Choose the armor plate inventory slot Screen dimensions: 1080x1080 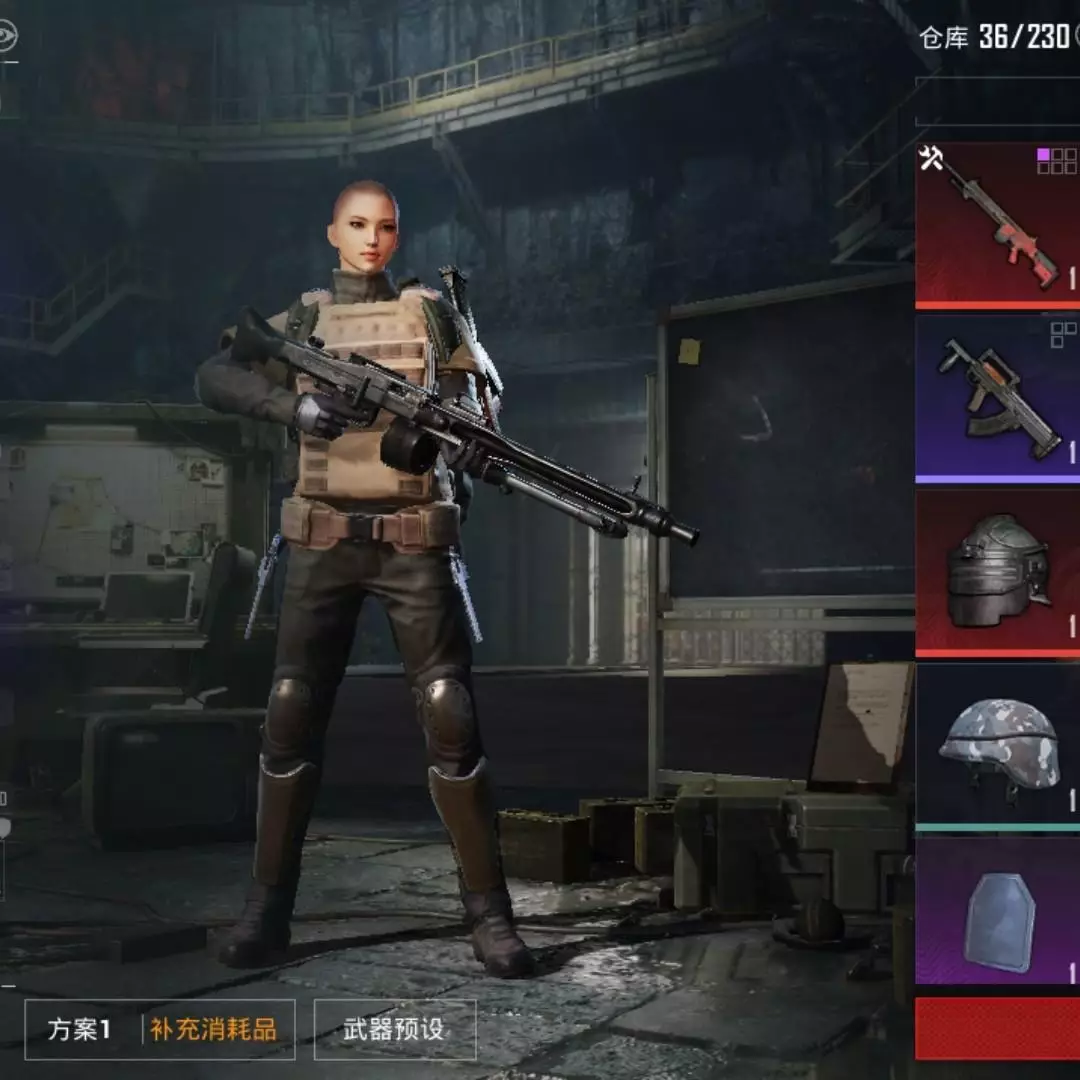point(997,912)
